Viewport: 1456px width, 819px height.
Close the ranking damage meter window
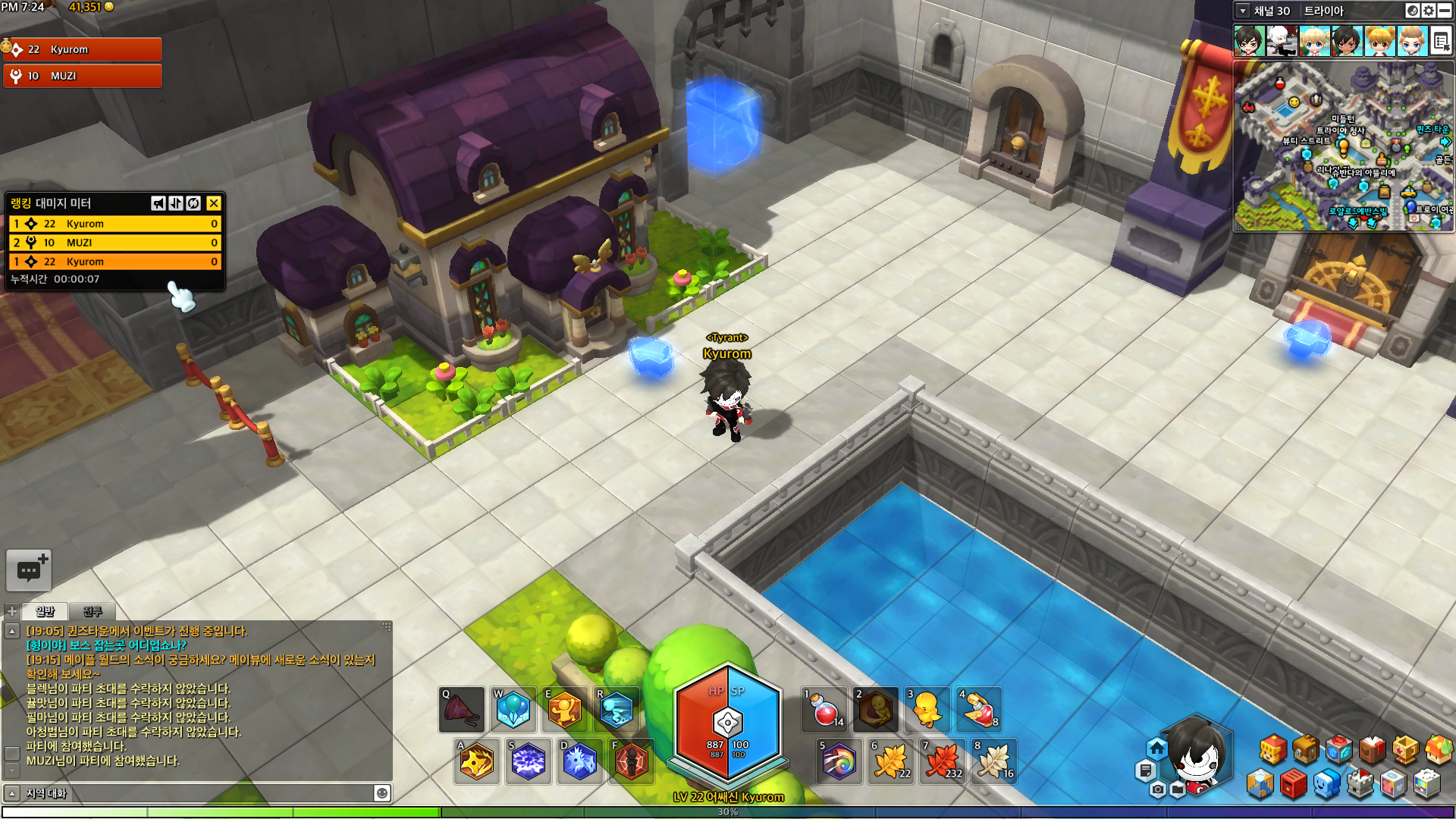(x=214, y=203)
